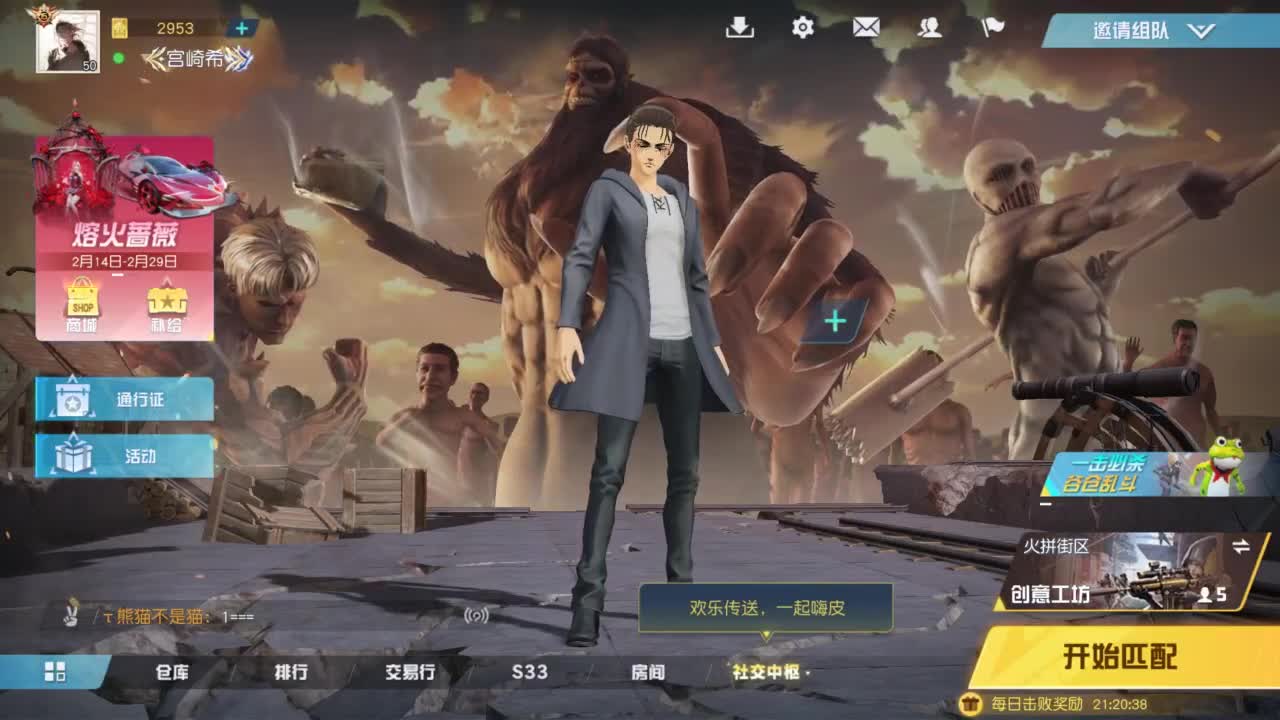Image resolution: width=1280 pixels, height=720 pixels.
Task: Open the 通行证 battle pass panel
Action: click(x=123, y=399)
